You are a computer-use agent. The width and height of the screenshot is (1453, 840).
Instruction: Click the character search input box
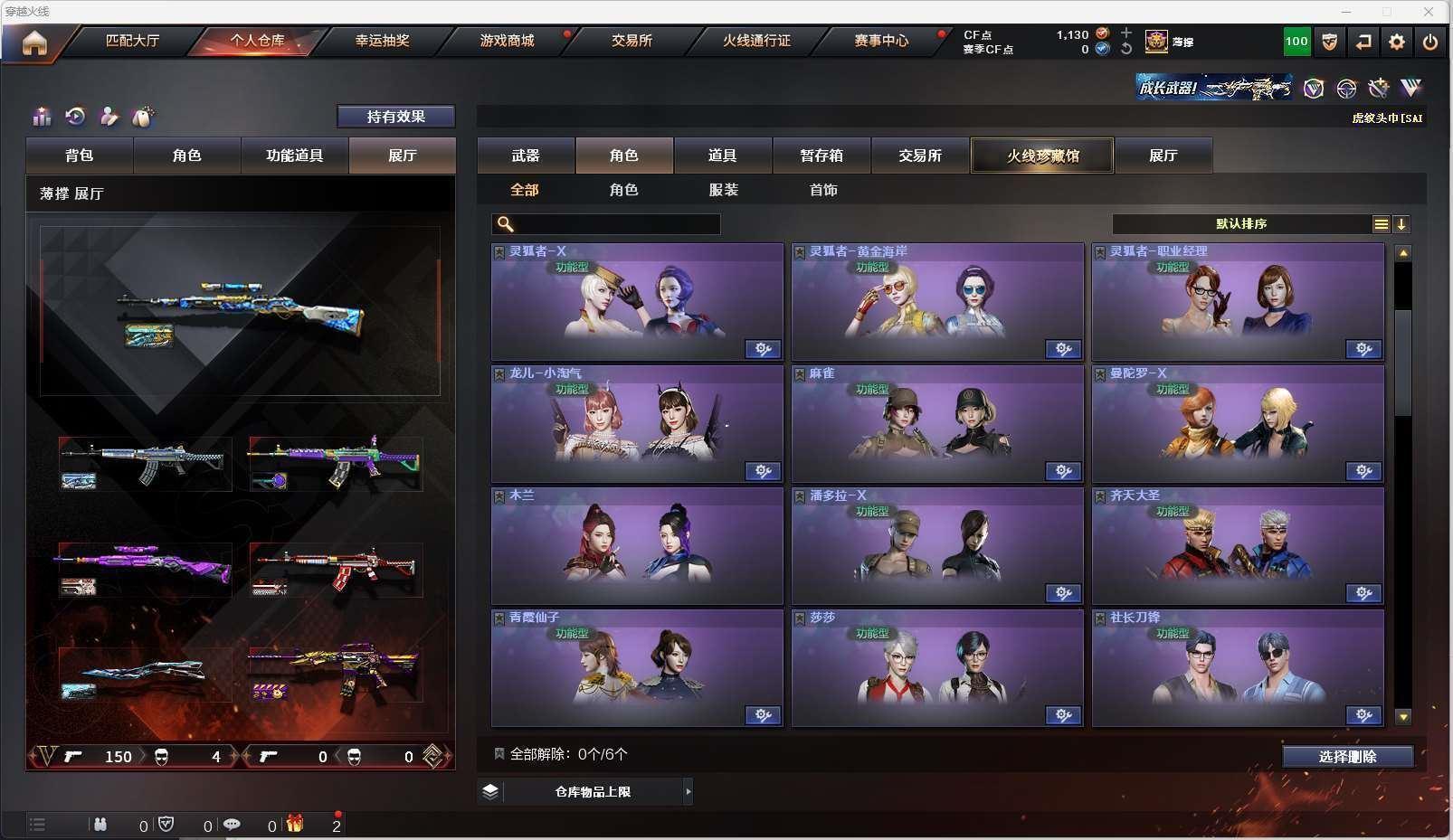click(x=615, y=224)
